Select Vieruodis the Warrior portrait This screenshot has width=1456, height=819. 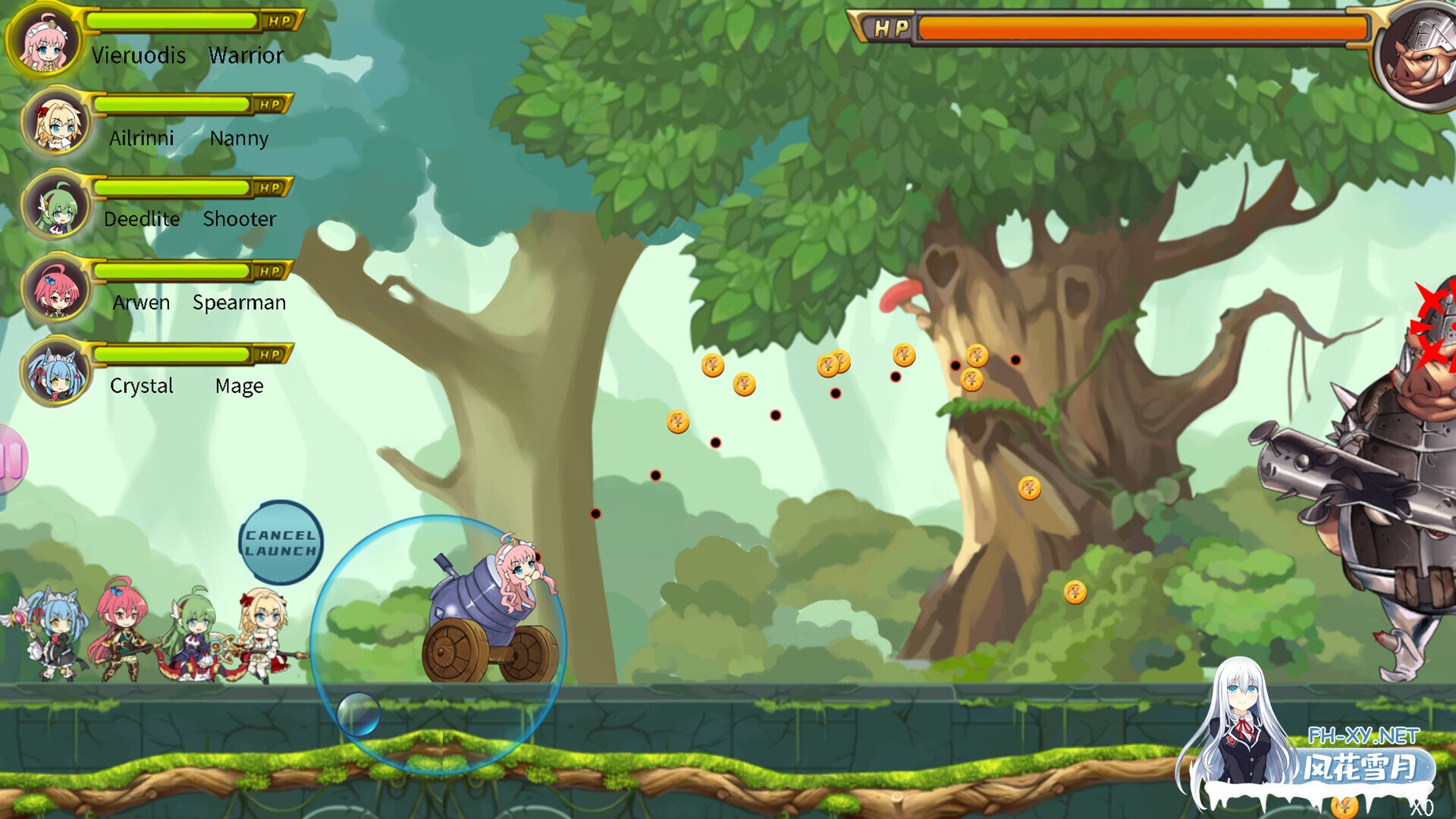(44, 42)
